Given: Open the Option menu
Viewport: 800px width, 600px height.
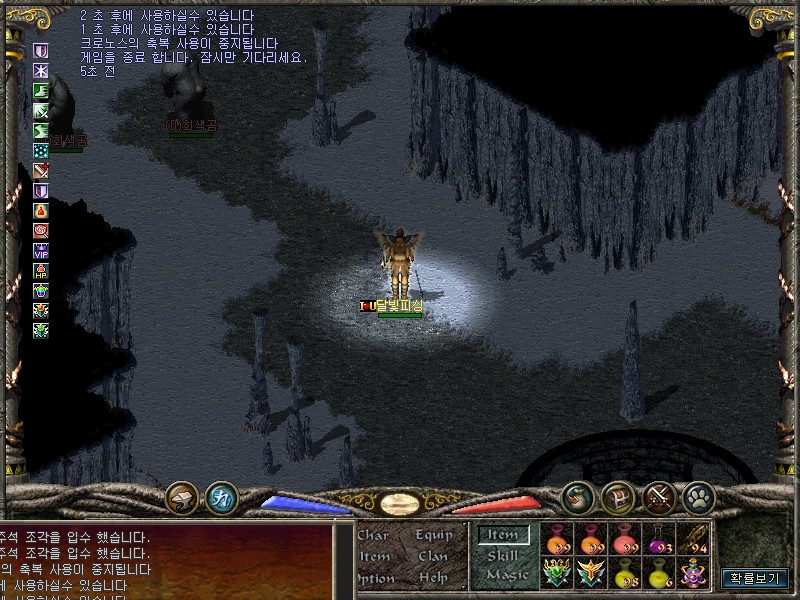Looking at the screenshot, I should (374, 578).
